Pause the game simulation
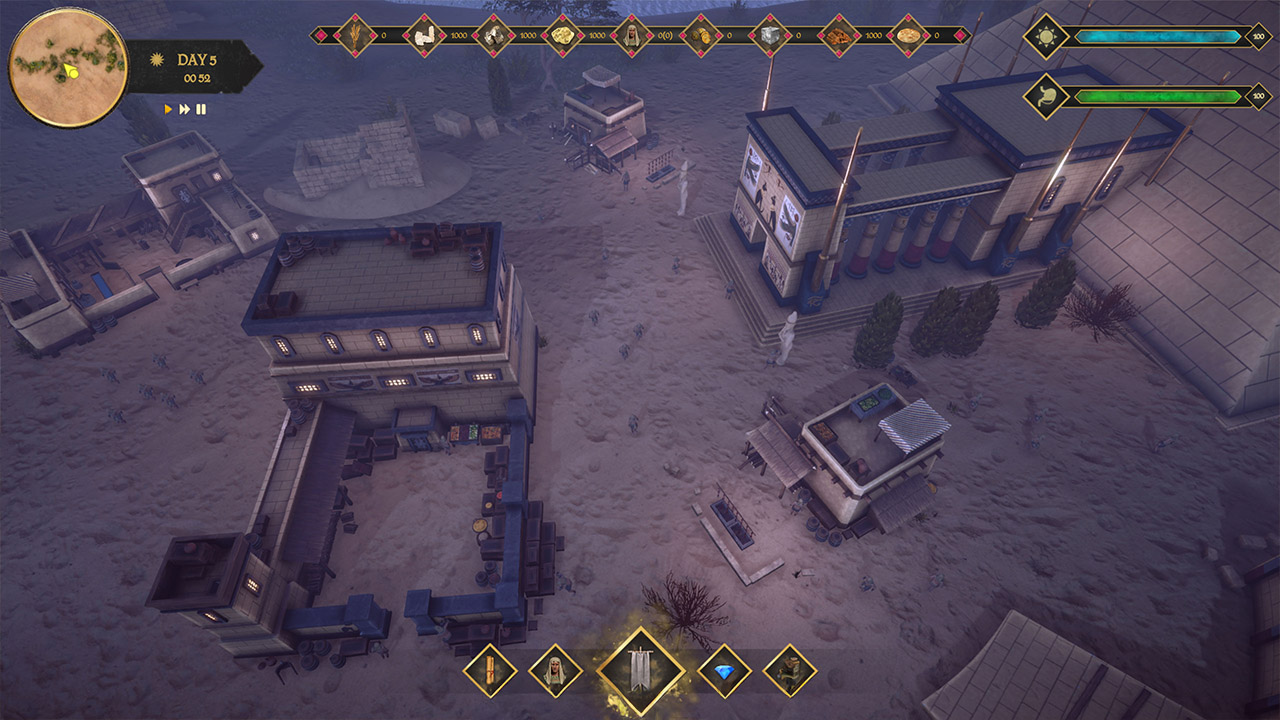1280x720 pixels. [201, 110]
